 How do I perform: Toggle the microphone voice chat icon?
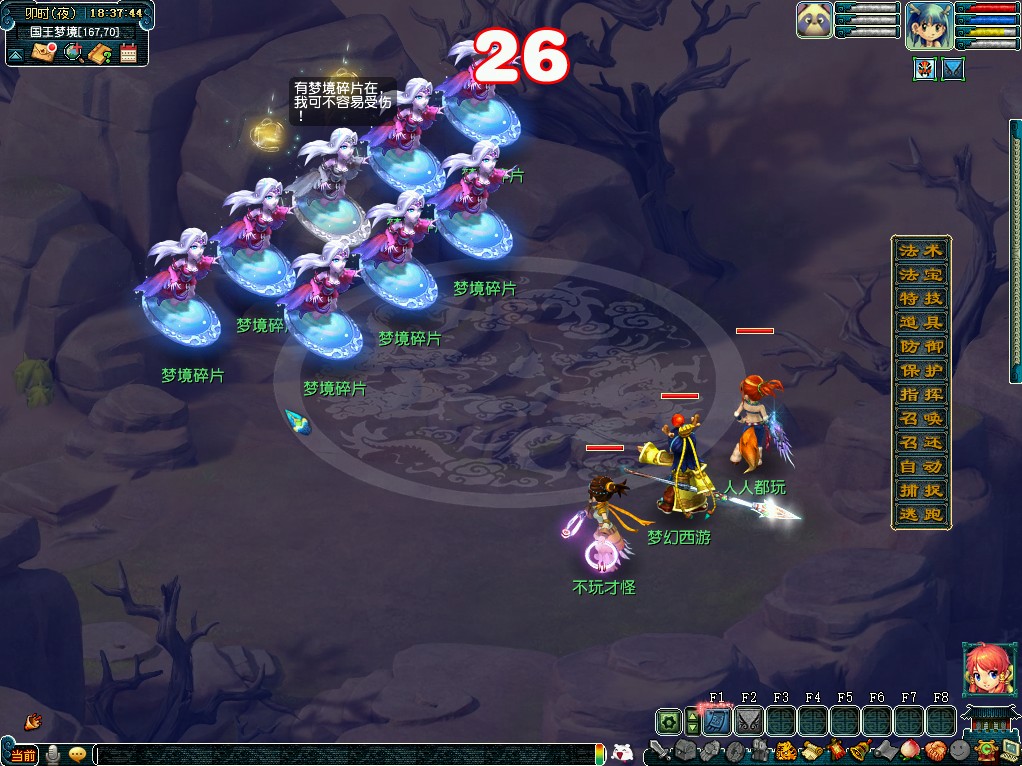[54, 755]
